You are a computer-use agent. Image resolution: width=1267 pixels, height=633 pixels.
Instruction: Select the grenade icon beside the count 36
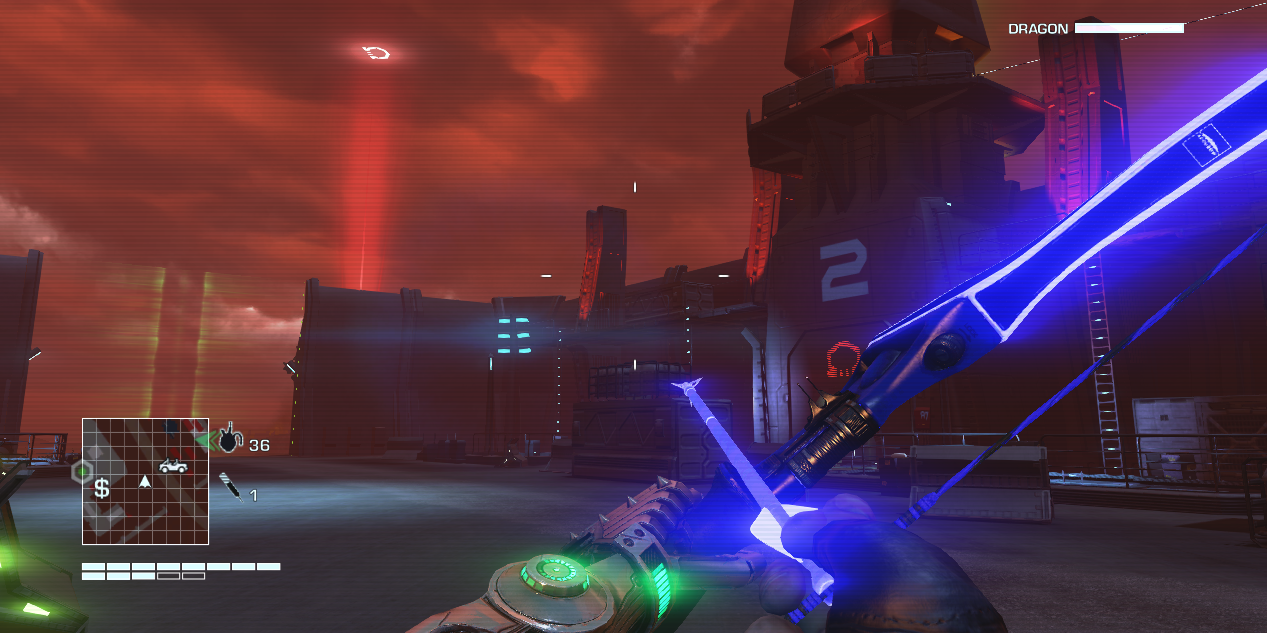pos(230,438)
